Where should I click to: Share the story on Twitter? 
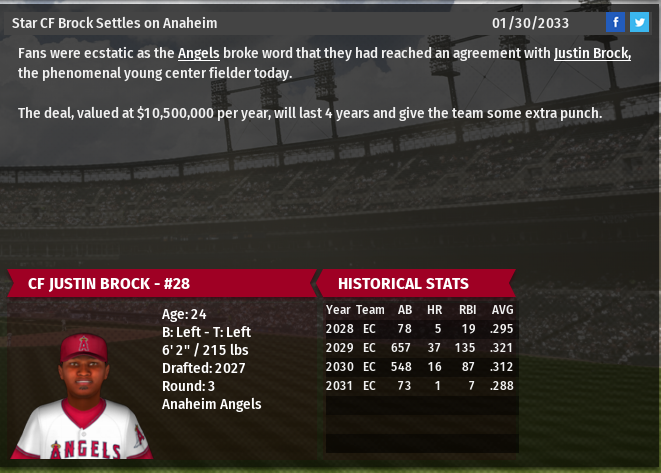point(639,22)
